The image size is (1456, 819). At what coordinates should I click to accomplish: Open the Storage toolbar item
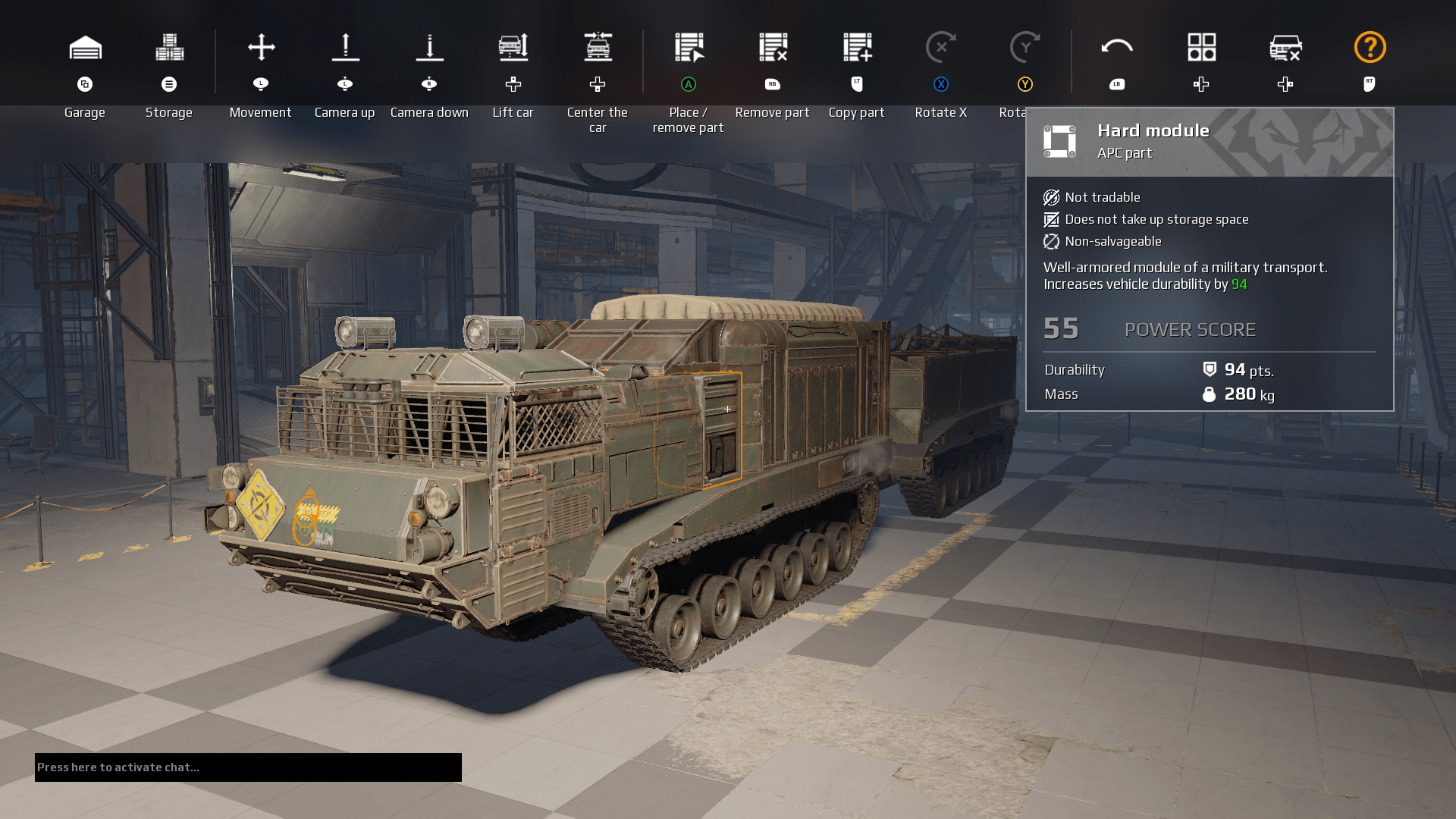point(169,48)
